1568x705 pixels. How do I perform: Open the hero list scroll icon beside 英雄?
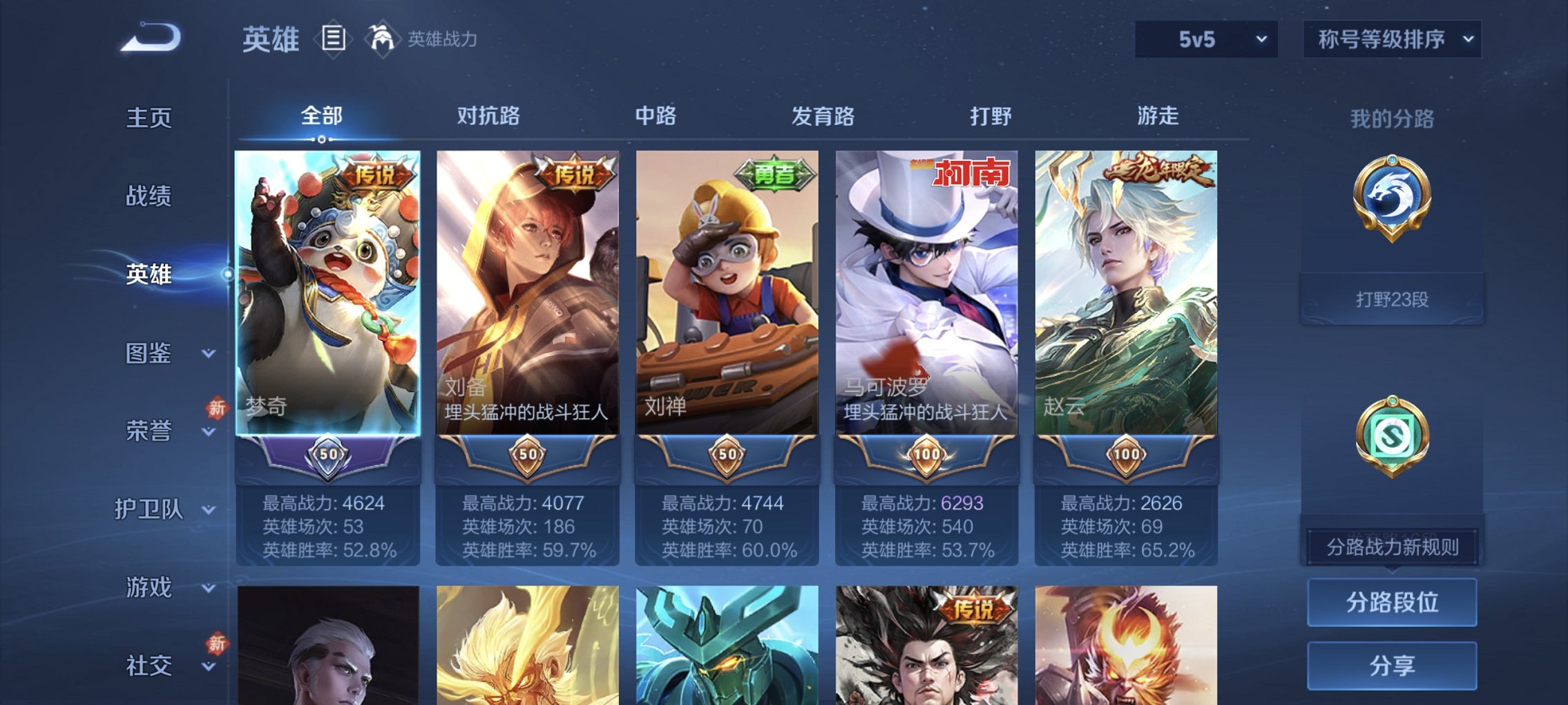coord(334,39)
